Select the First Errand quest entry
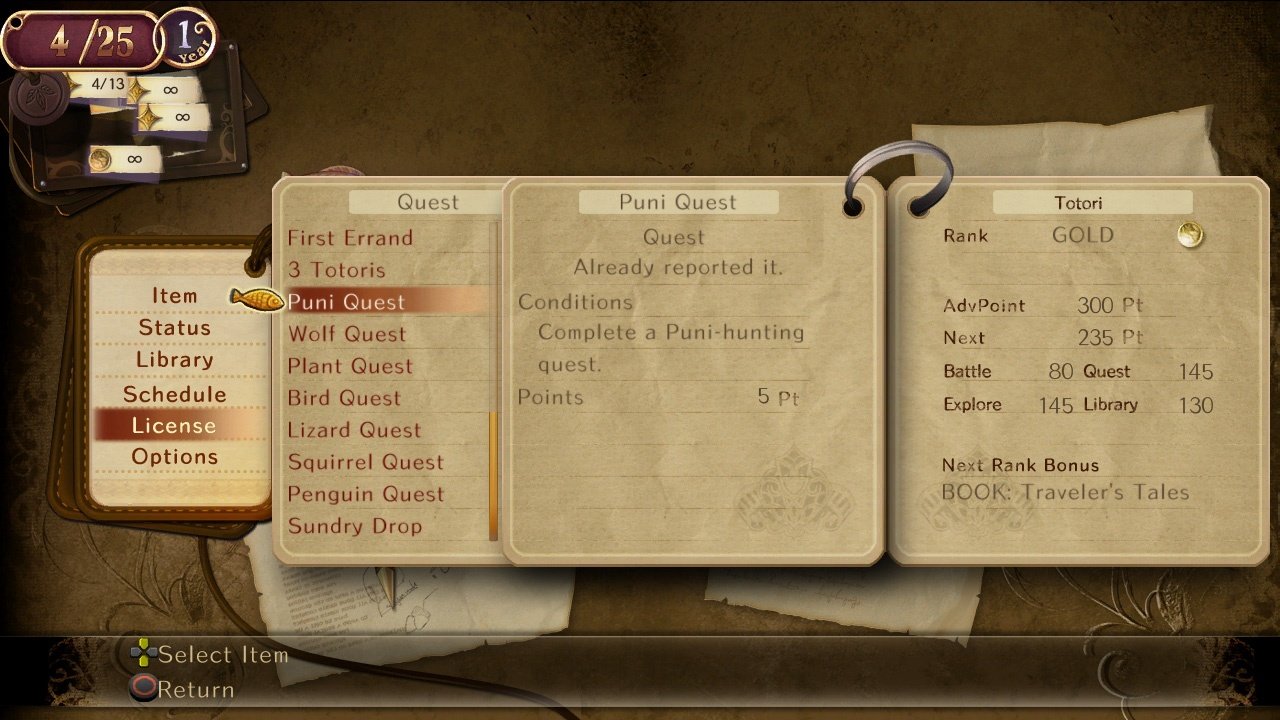 350,238
